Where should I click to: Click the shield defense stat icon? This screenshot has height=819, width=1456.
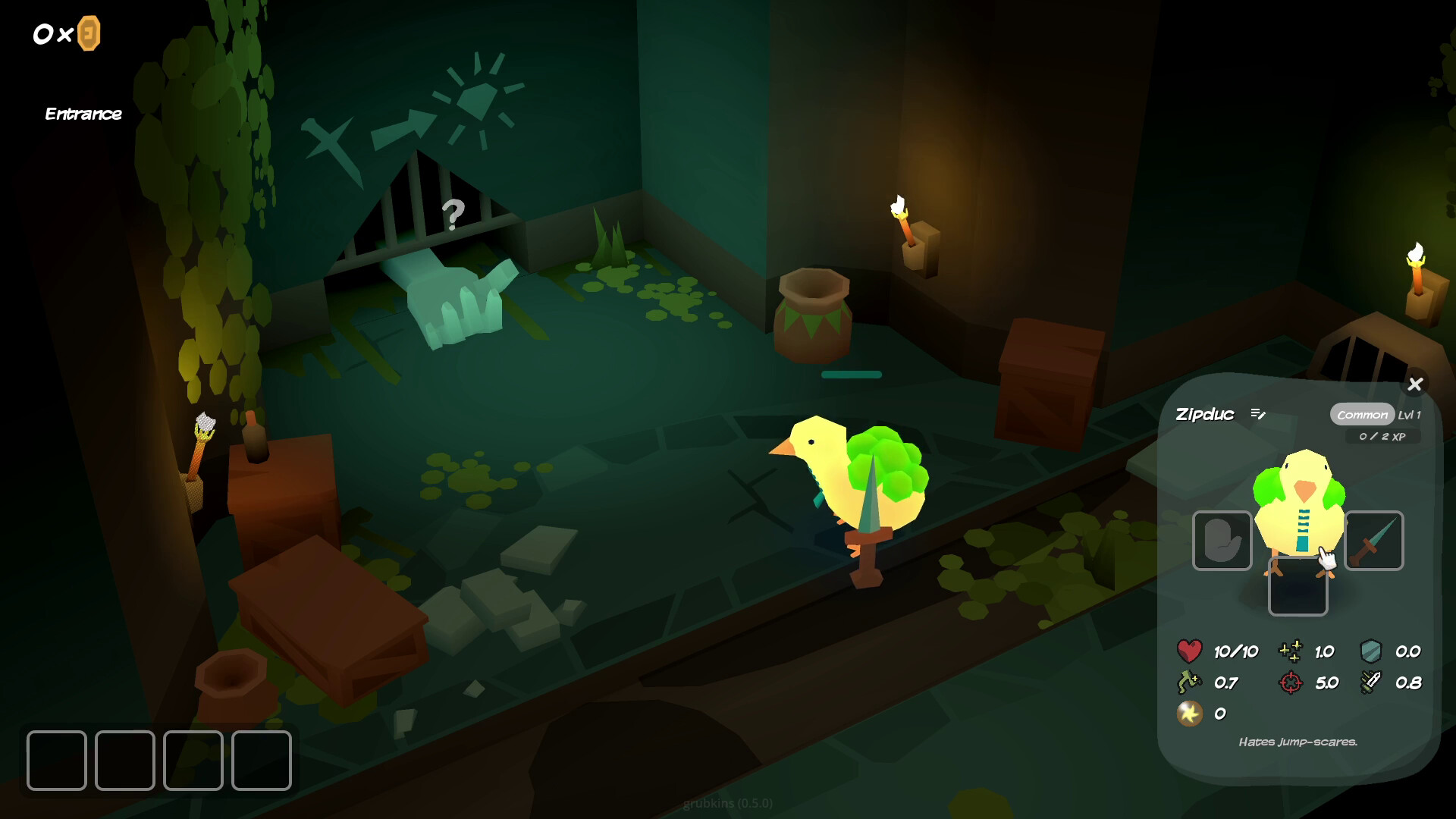tap(1373, 651)
